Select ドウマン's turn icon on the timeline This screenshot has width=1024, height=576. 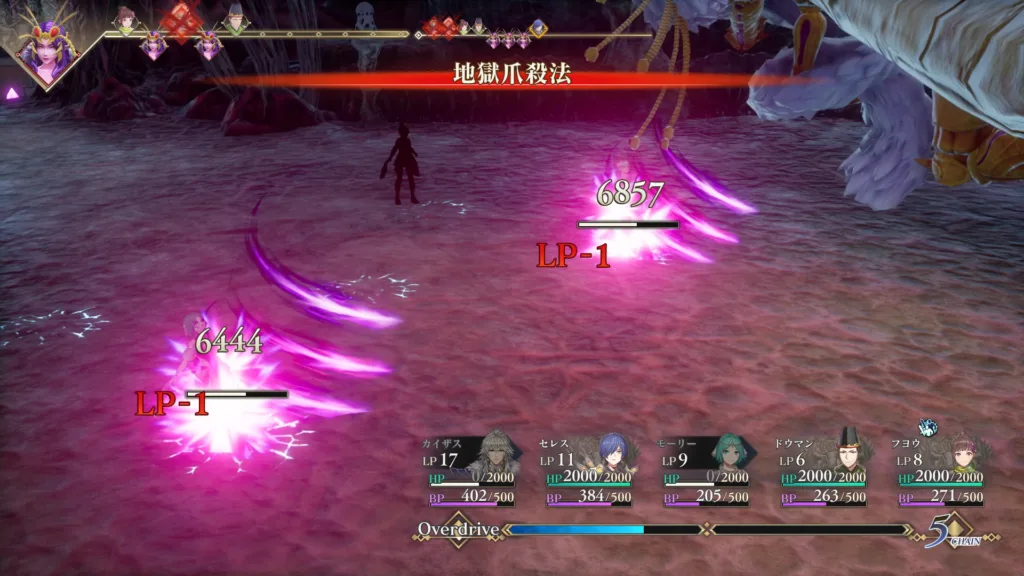(x=235, y=18)
